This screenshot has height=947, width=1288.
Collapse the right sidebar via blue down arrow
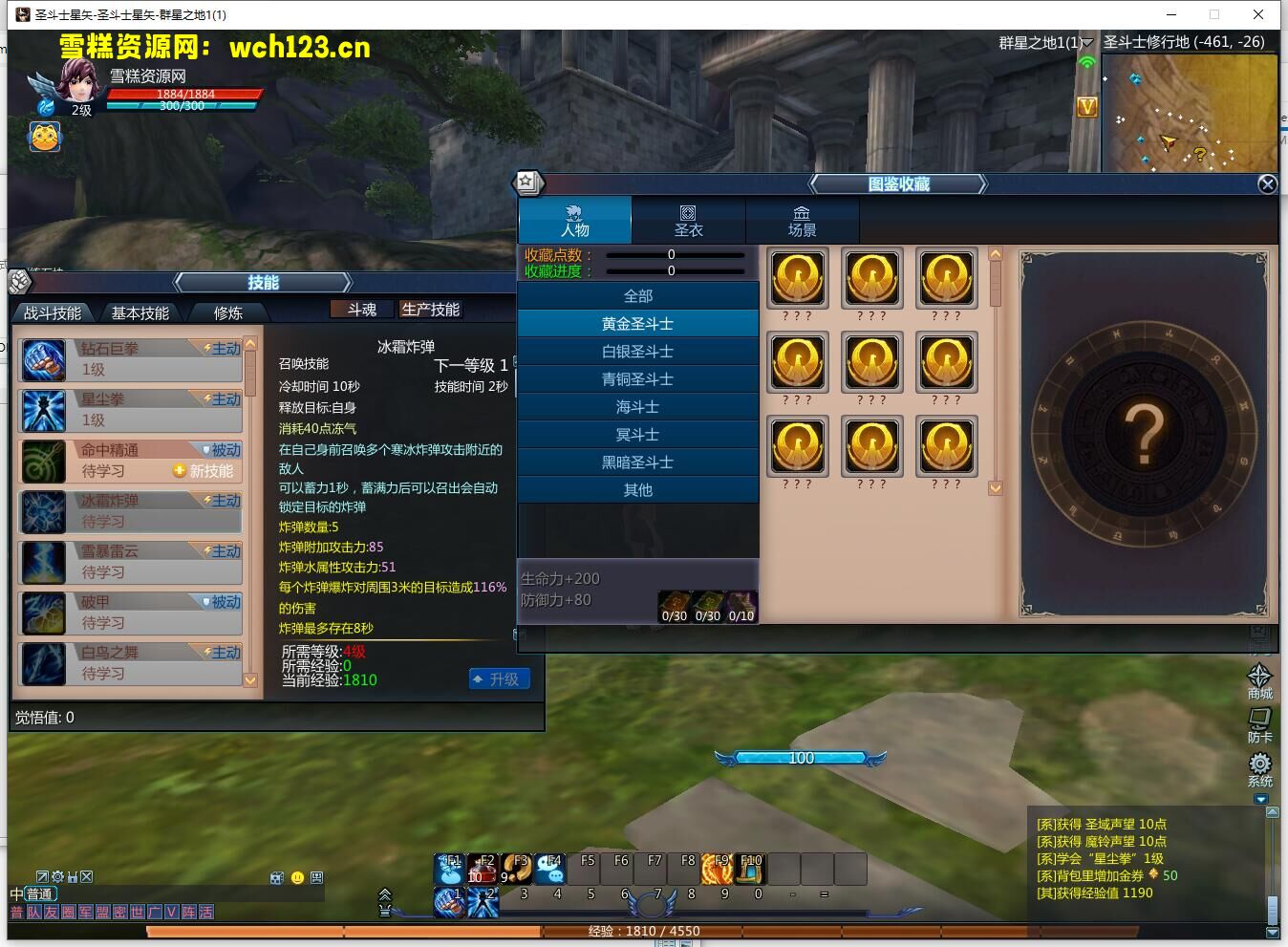point(1261,799)
